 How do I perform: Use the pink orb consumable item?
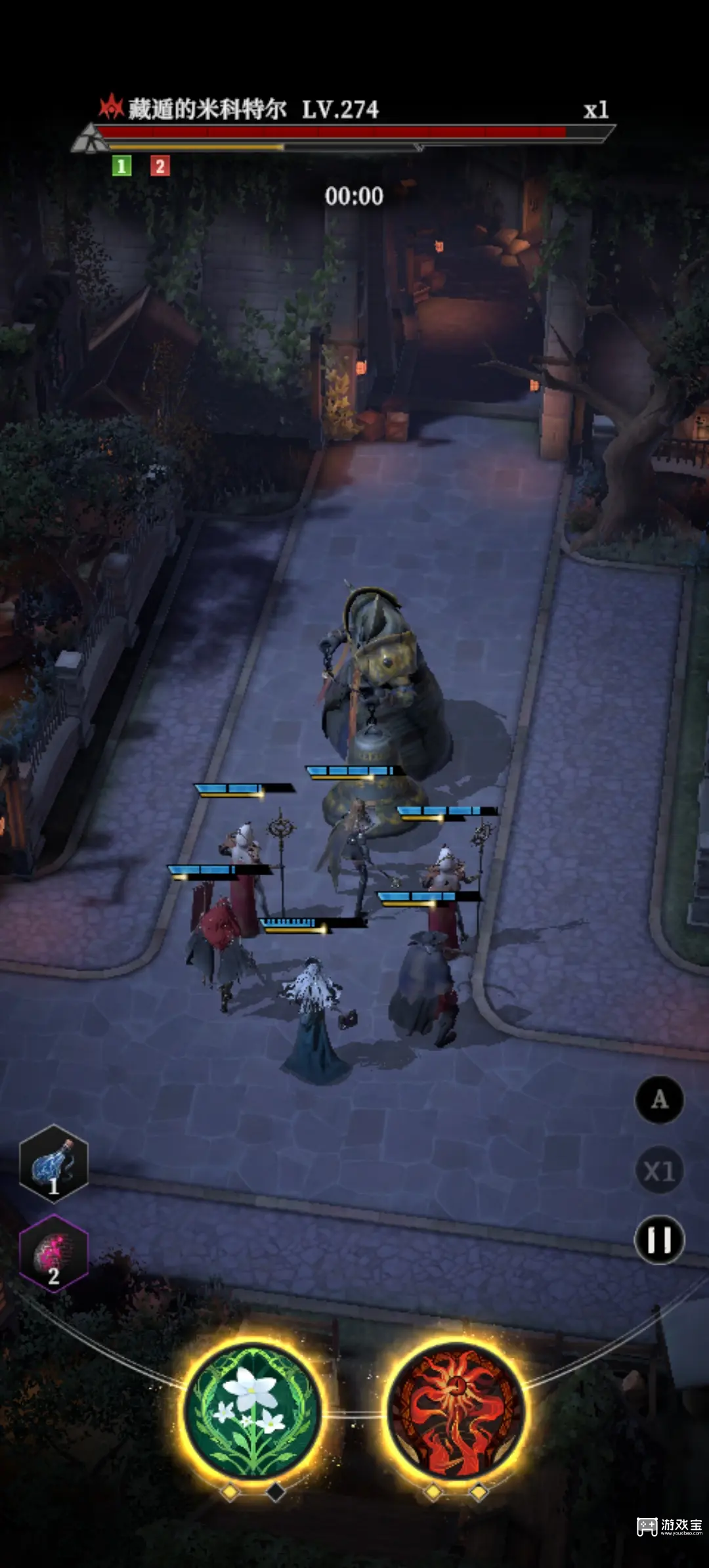pos(53,1253)
